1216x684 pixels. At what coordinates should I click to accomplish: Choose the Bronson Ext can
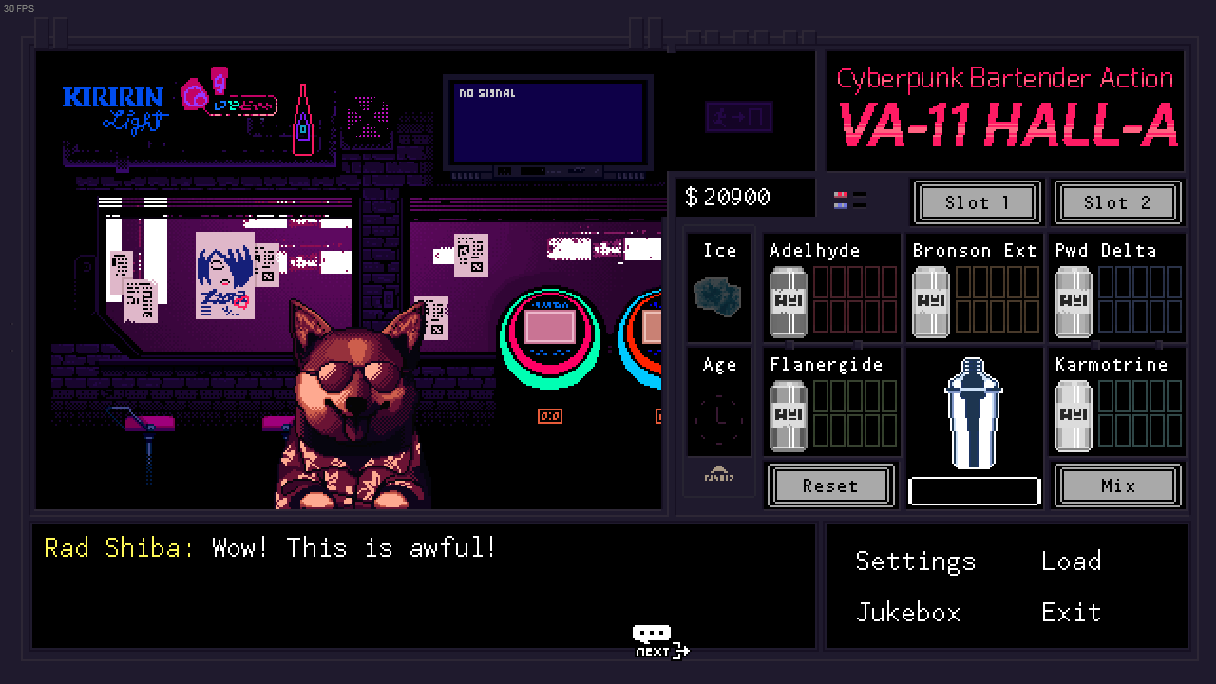[x=931, y=301]
